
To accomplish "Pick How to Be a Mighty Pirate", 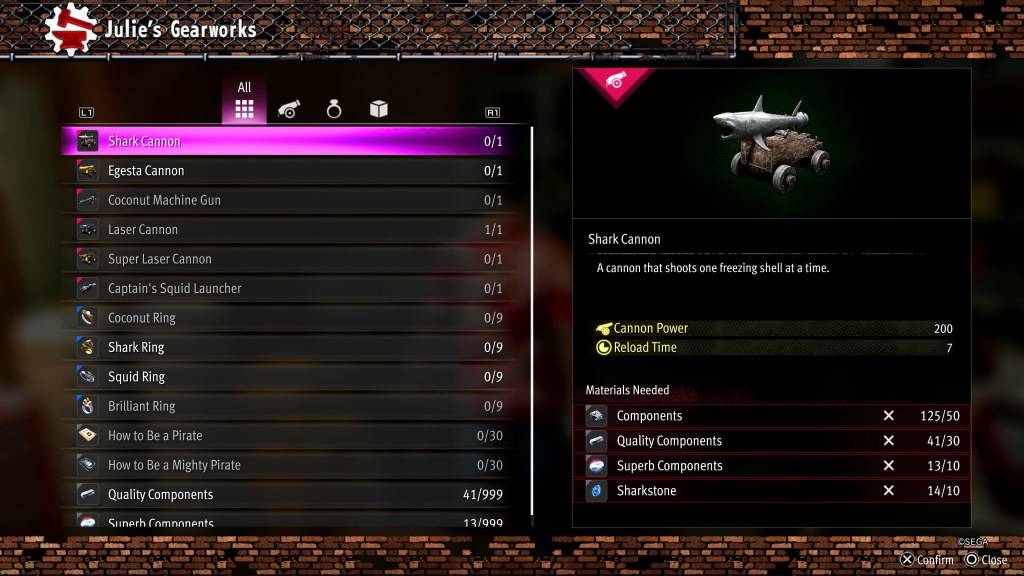I will (x=290, y=465).
